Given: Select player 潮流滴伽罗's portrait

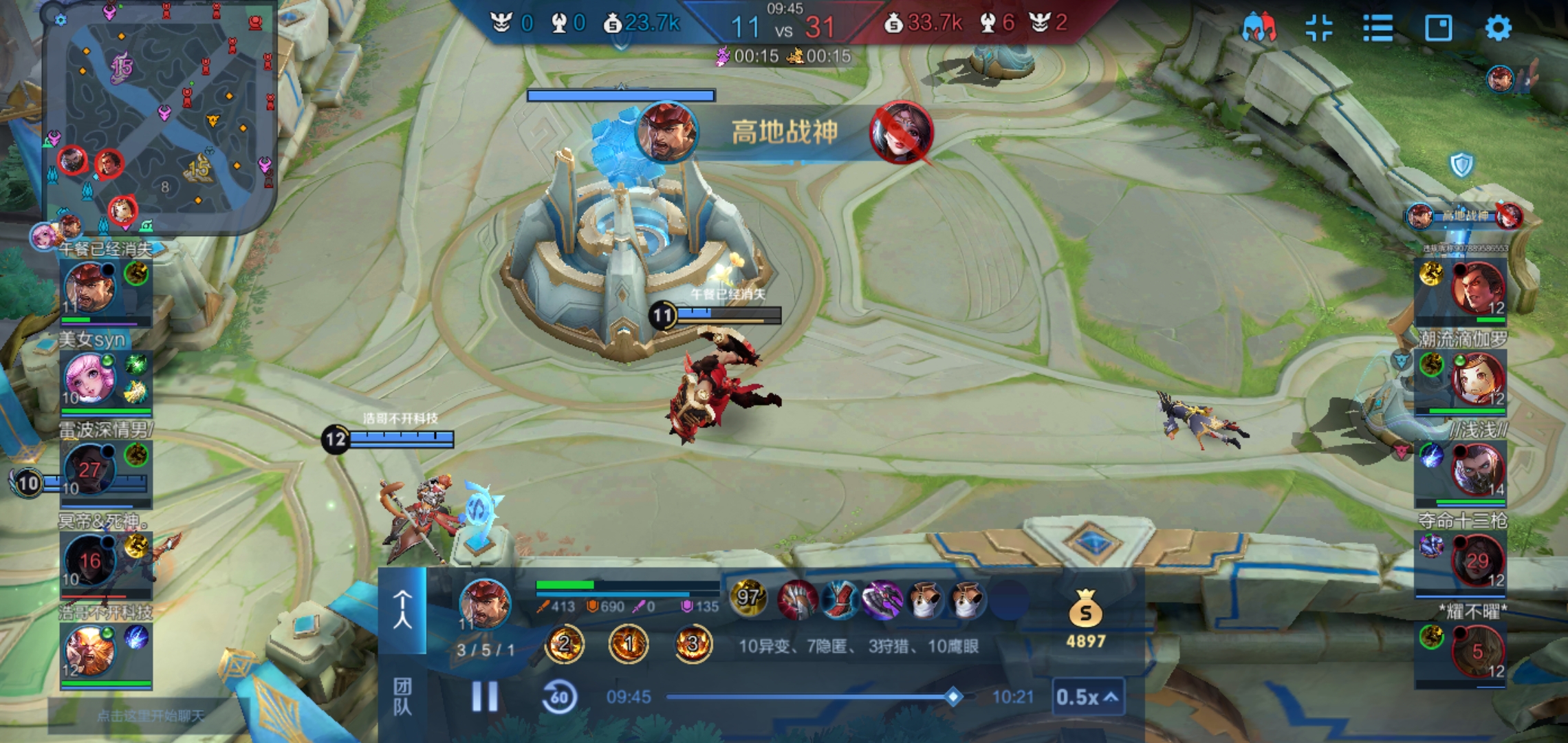Looking at the screenshot, I should click(x=1477, y=378).
